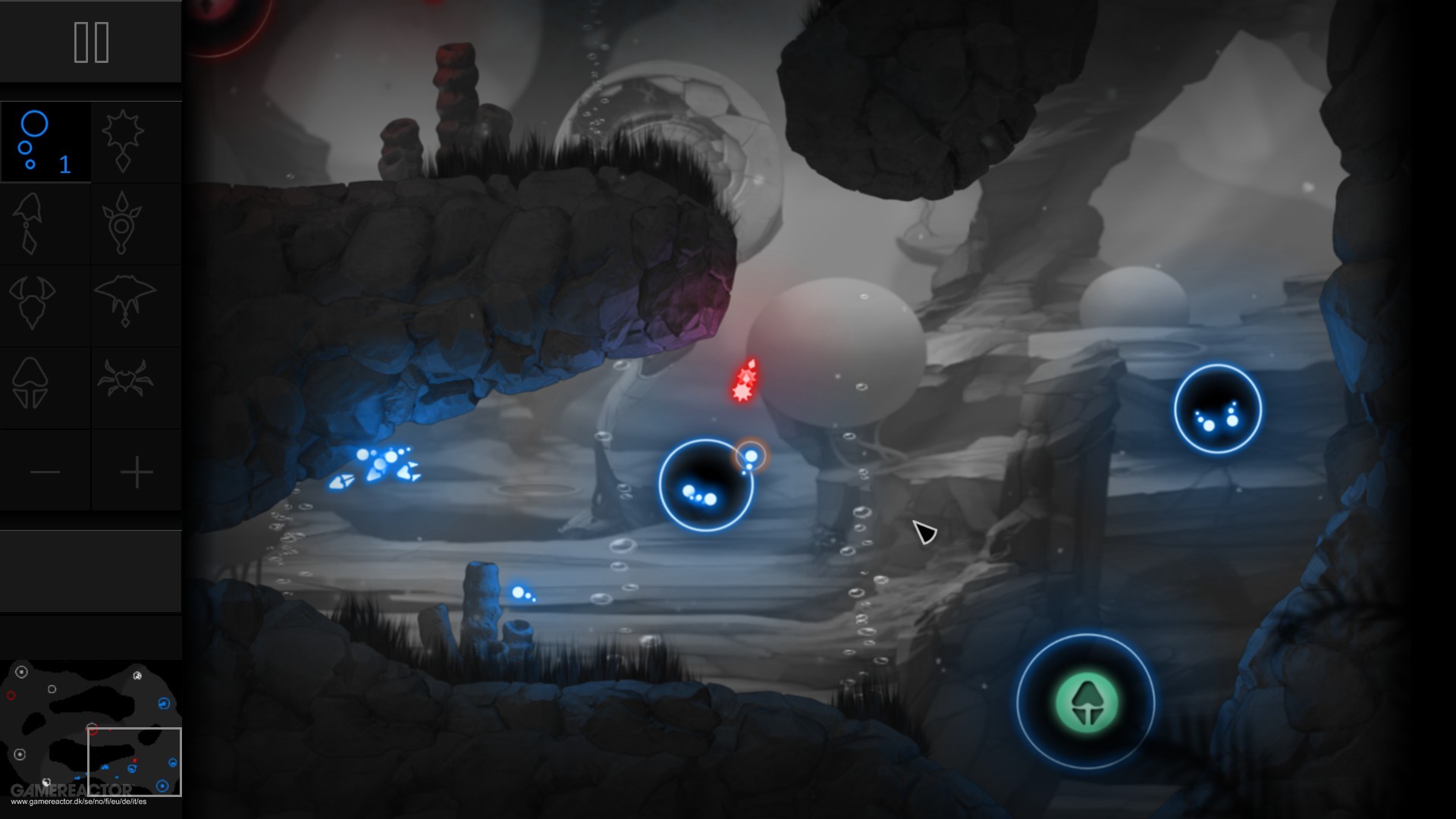The width and height of the screenshot is (1456, 819).
Task: Select the central blue-ringed cell nest
Action: [705, 485]
